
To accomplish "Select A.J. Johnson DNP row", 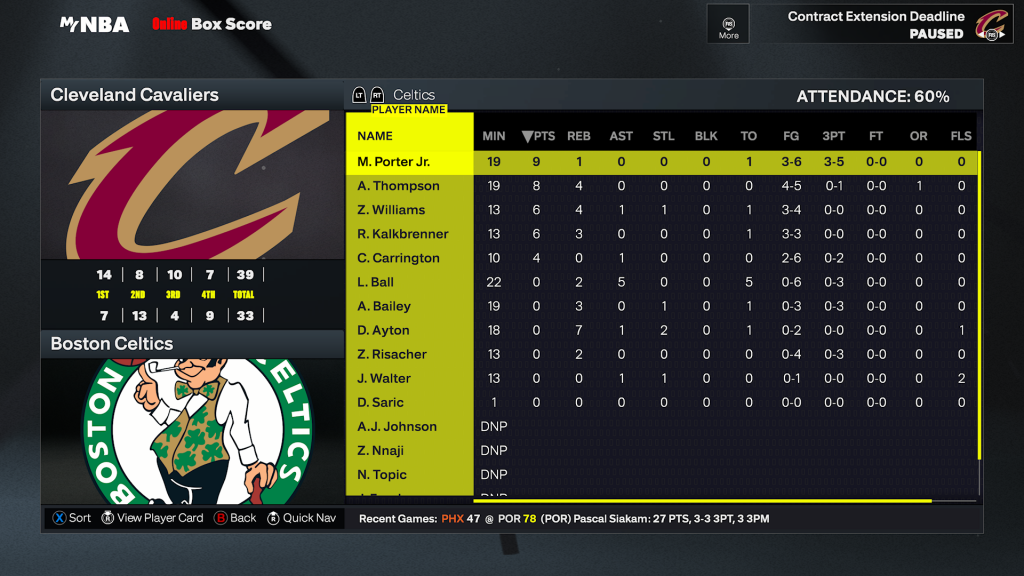I will (x=397, y=426).
